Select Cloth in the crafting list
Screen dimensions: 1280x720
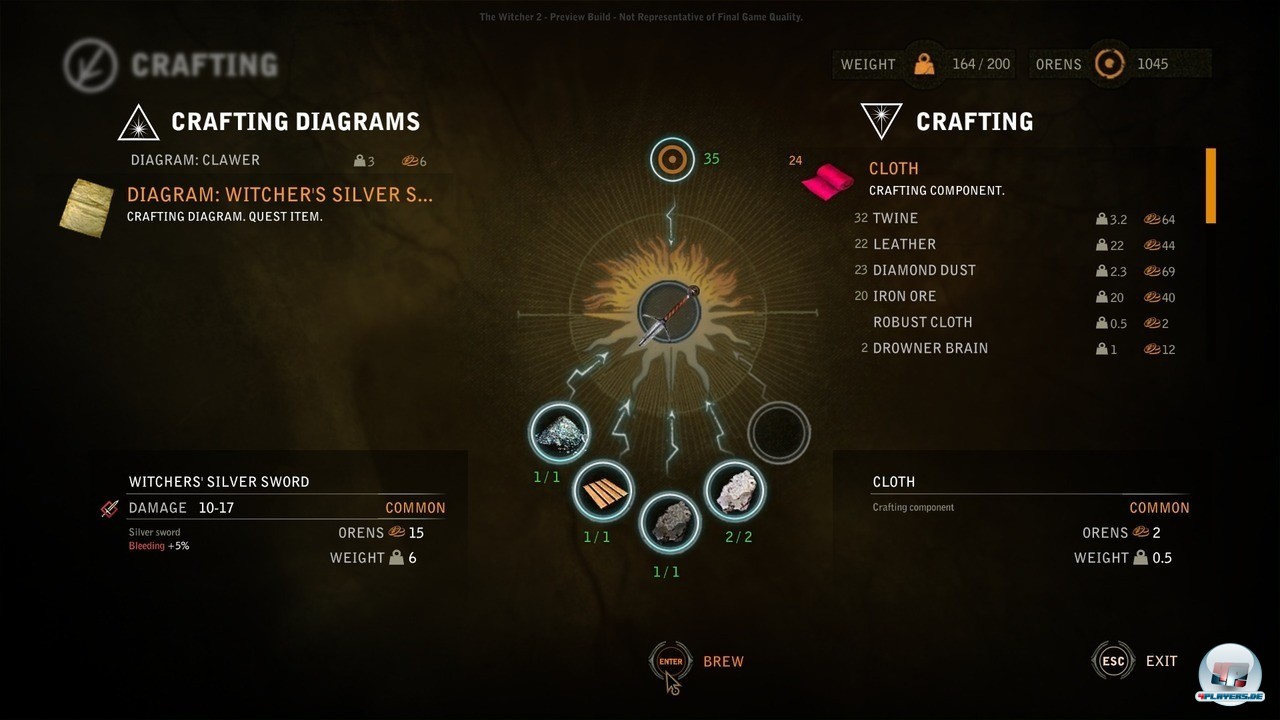point(893,169)
